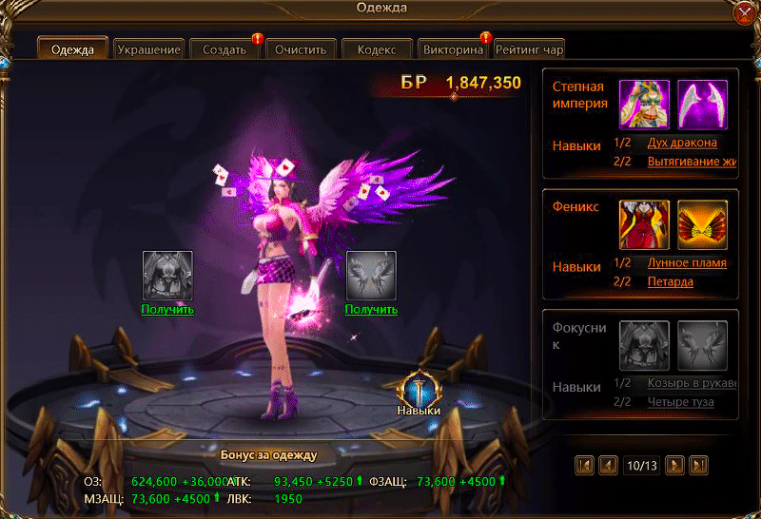761x519 pixels.
Task: Open the Навыки sword icon
Action: (418, 390)
